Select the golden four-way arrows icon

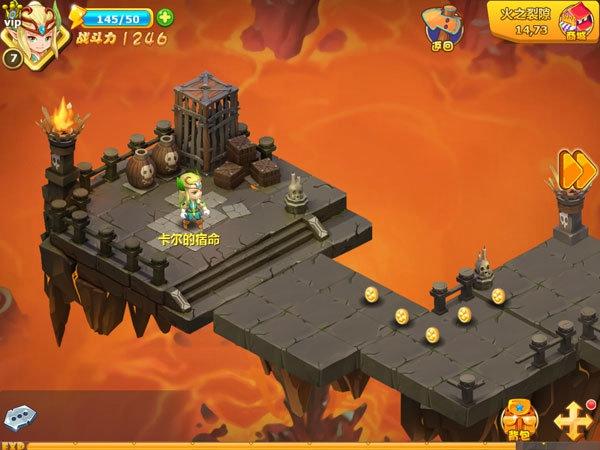click(575, 419)
